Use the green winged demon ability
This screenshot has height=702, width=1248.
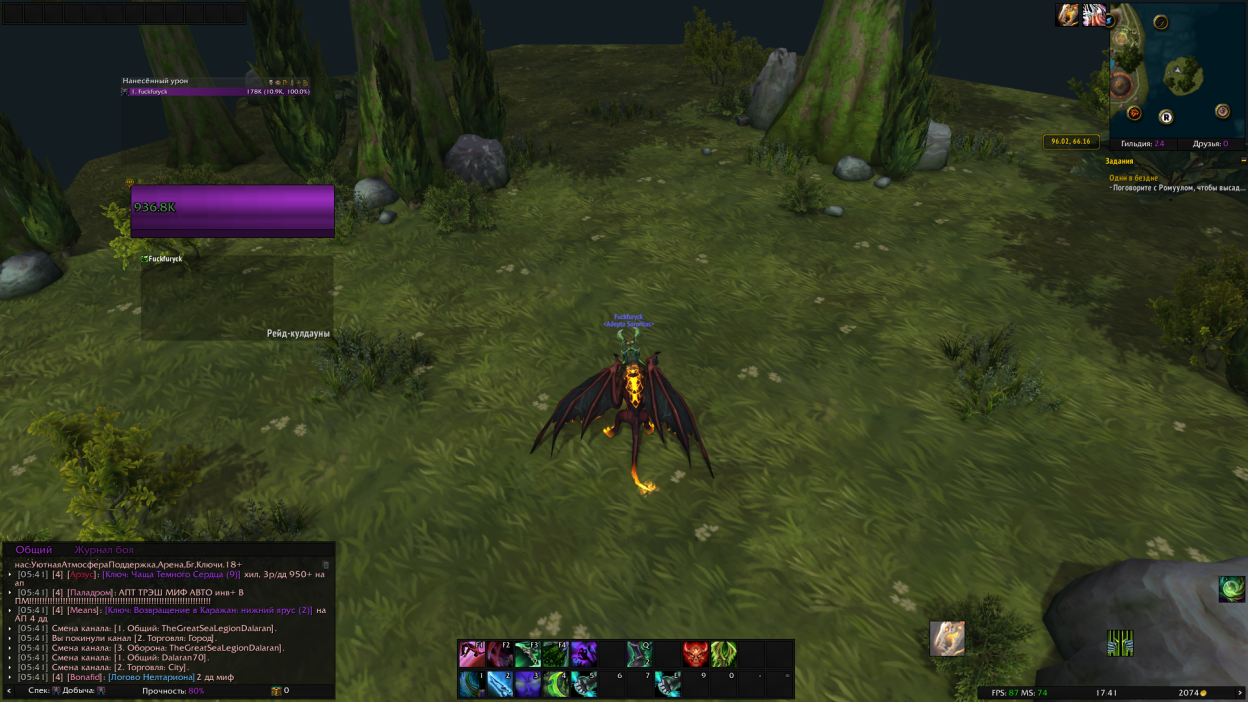(723, 655)
